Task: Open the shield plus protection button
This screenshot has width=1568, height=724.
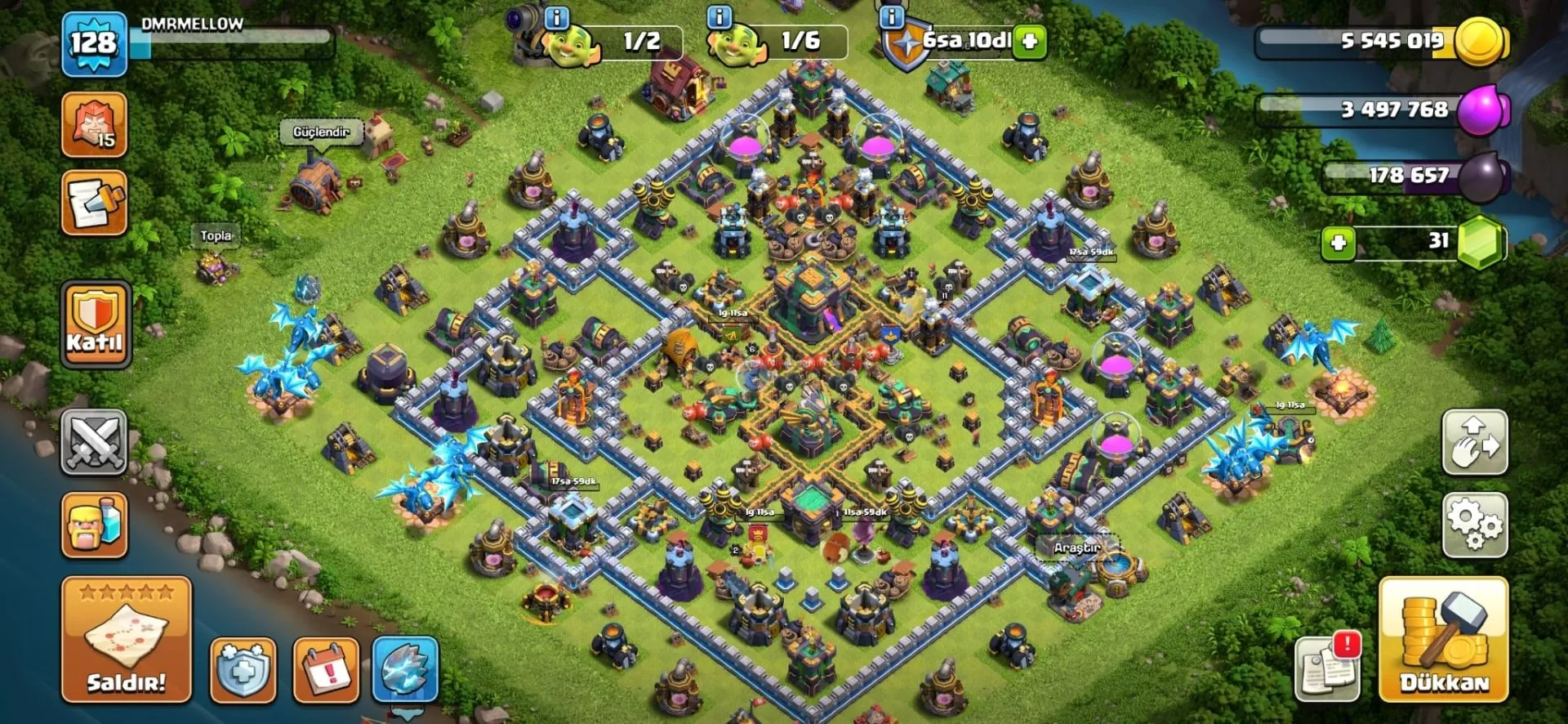Action: point(243,670)
